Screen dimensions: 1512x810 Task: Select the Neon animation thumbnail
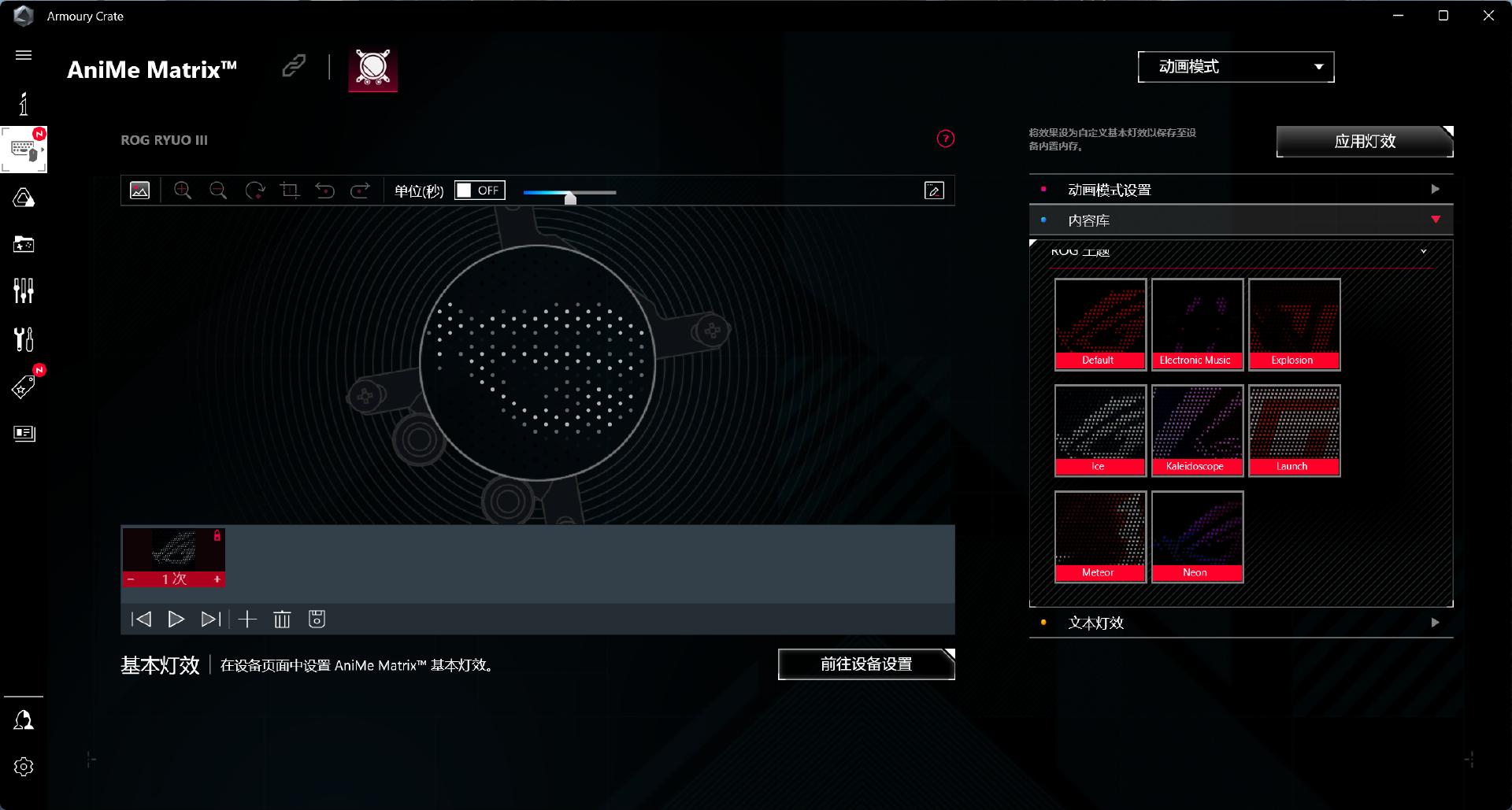tap(1196, 536)
